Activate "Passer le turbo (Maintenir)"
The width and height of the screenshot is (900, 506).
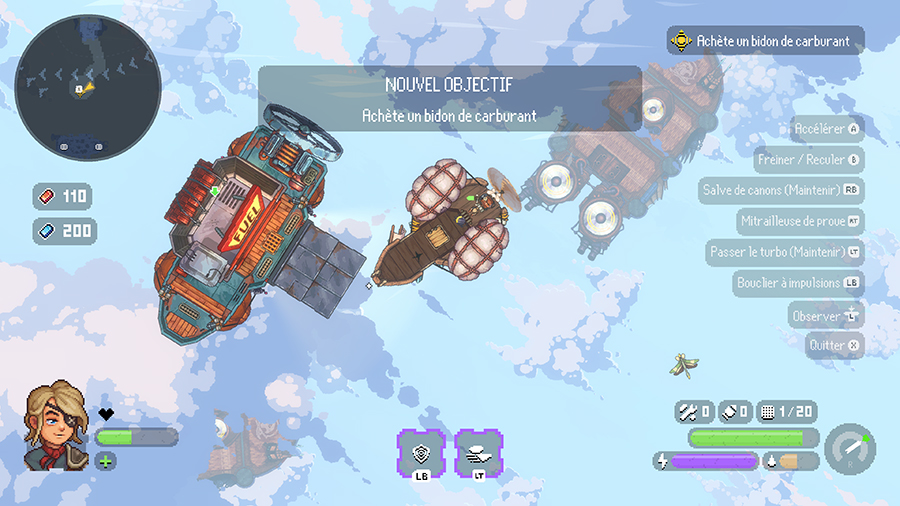(784, 251)
